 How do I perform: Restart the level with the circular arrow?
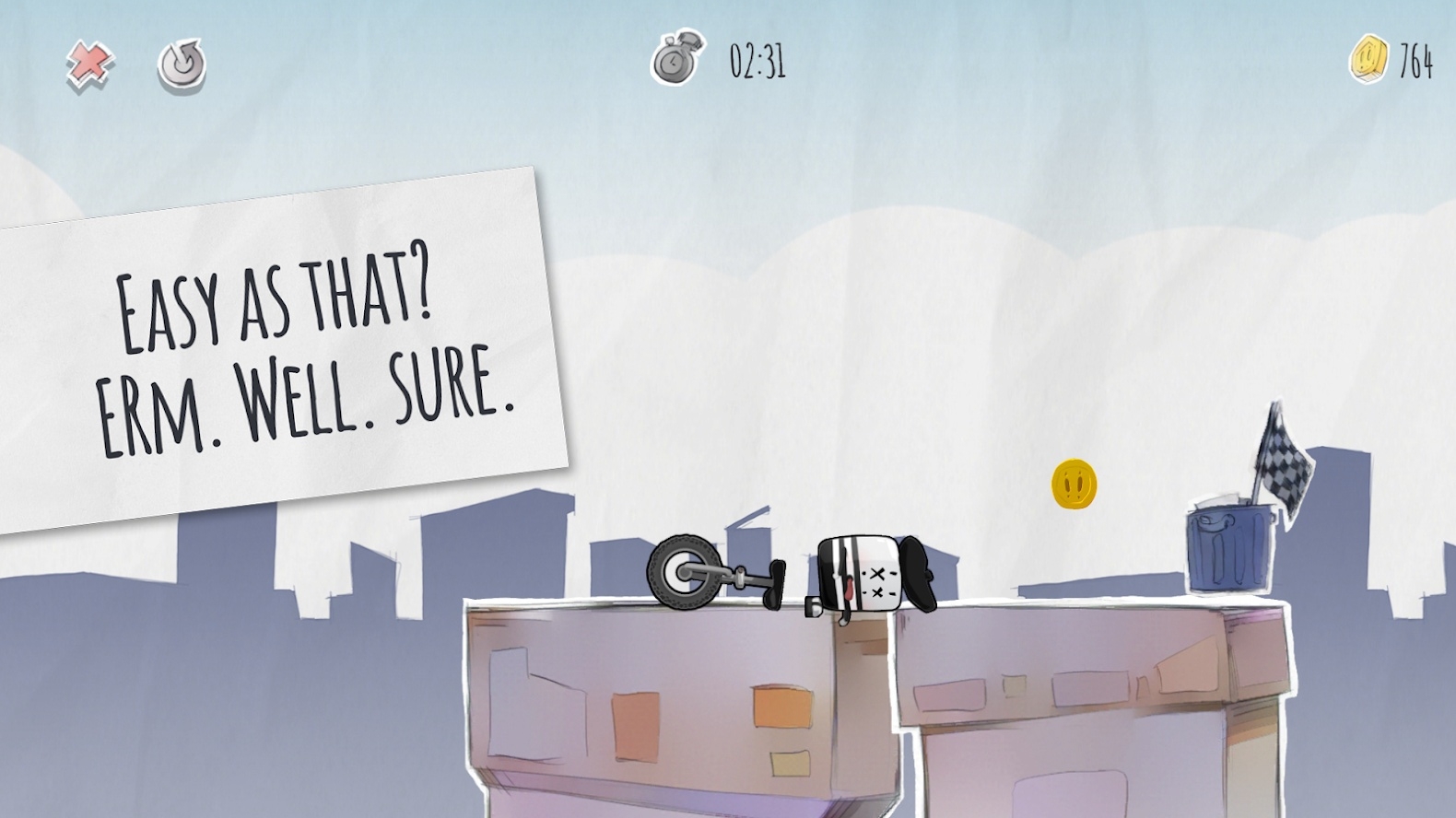tap(181, 65)
